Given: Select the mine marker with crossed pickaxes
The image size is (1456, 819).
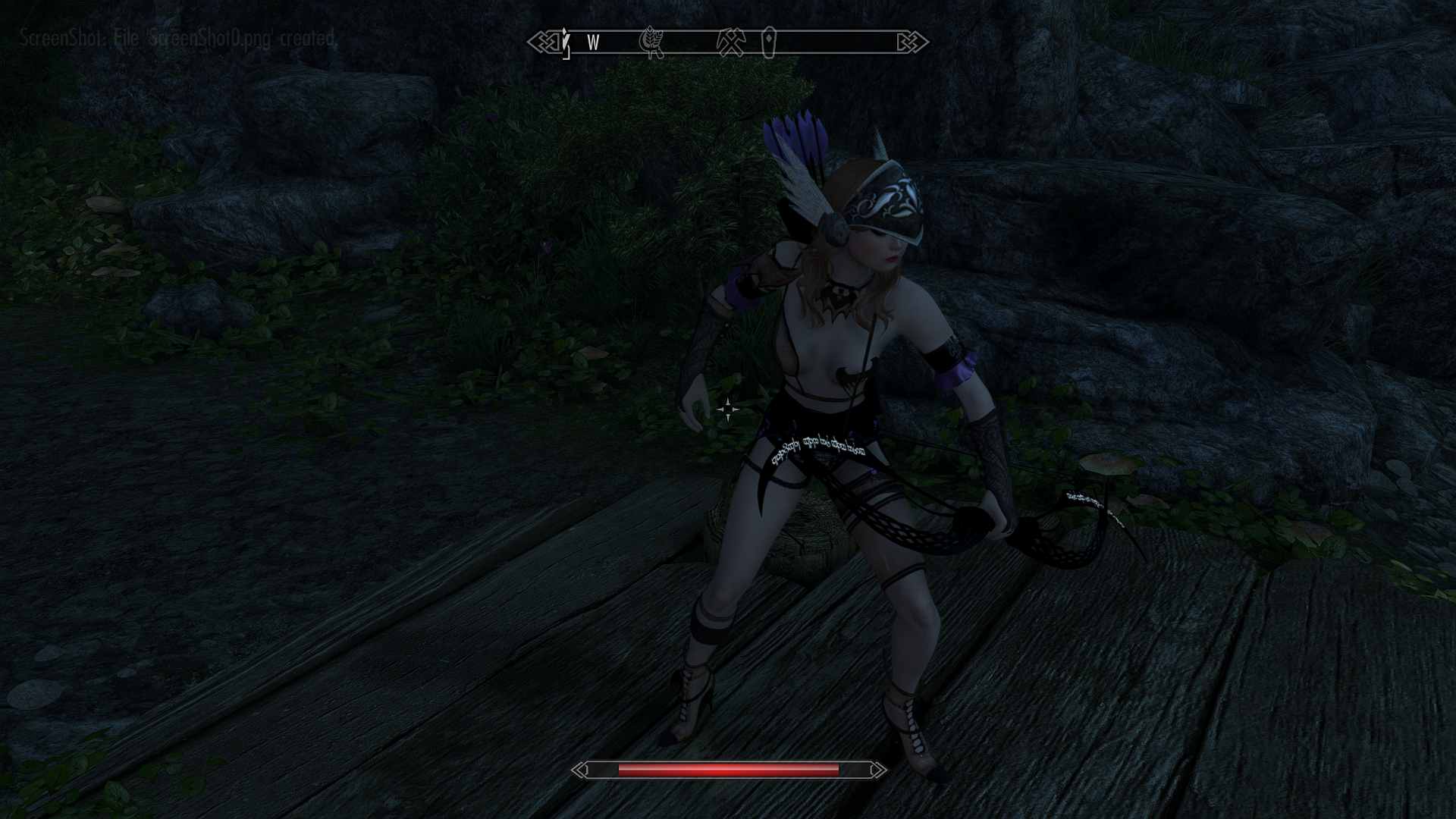Looking at the screenshot, I should click(733, 42).
